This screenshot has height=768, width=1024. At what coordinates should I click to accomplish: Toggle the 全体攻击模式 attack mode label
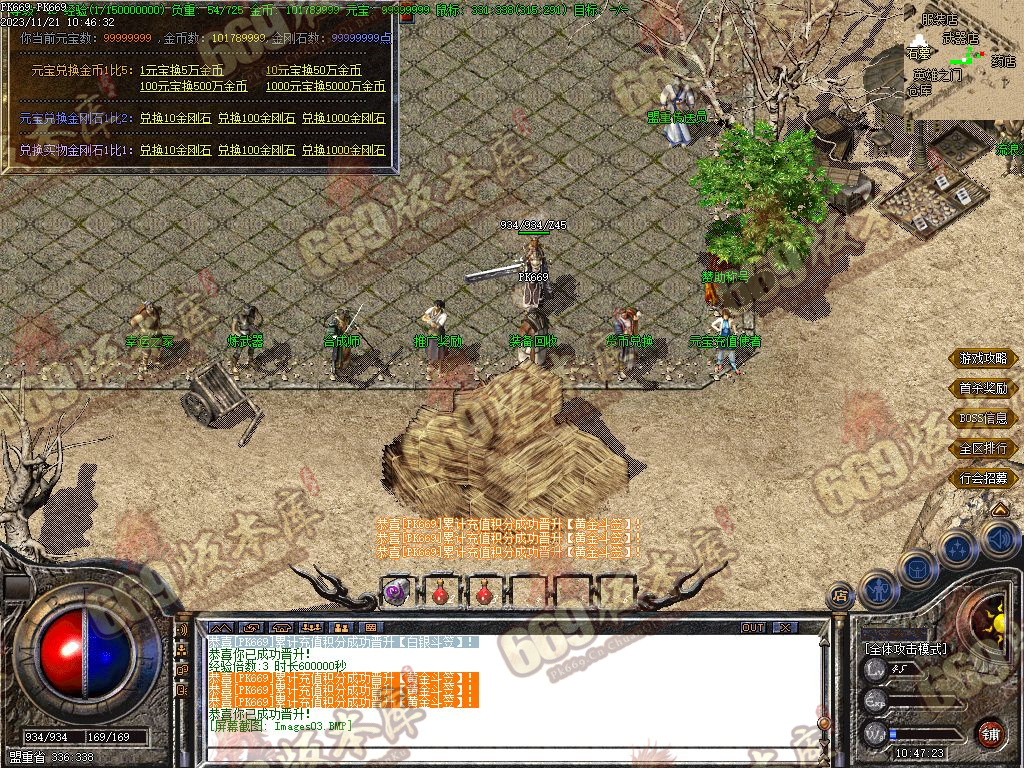[906, 649]
